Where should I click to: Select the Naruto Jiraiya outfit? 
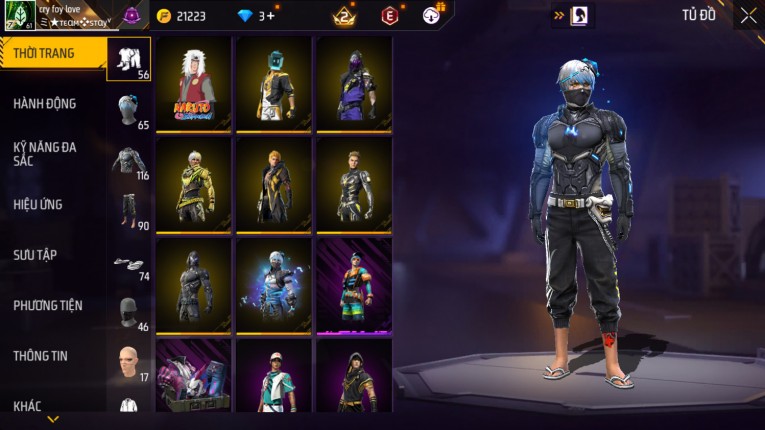[x=194, y=84]
